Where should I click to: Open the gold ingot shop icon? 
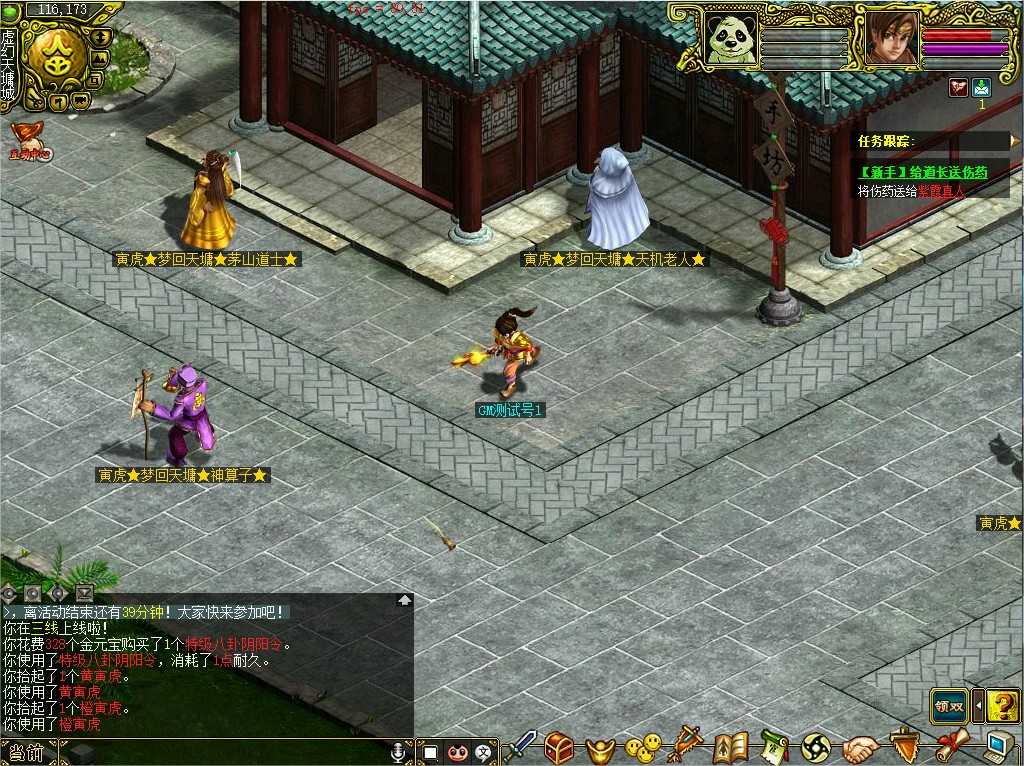click(602, 746)
